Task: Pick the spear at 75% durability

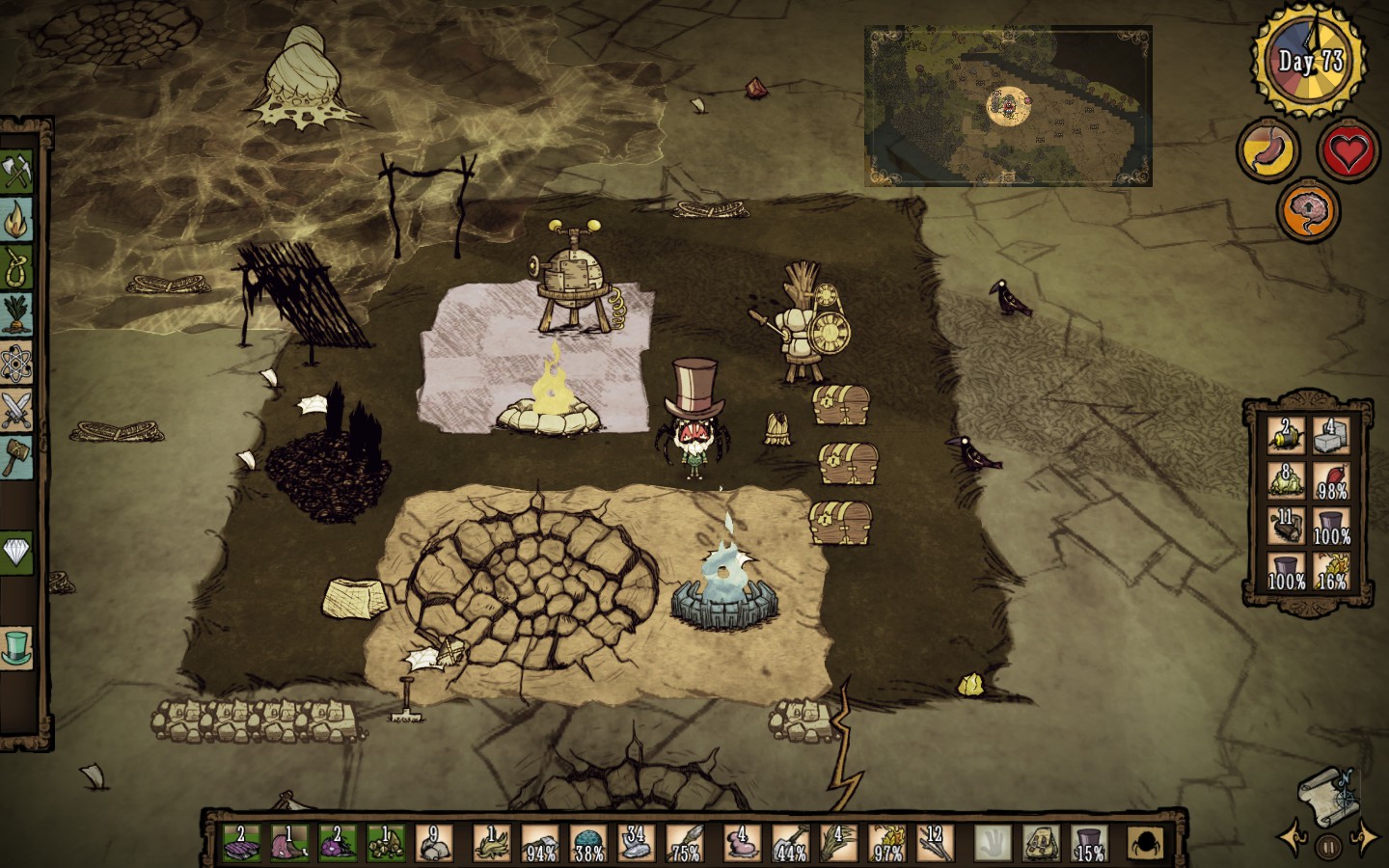Action: click(686, 843)
